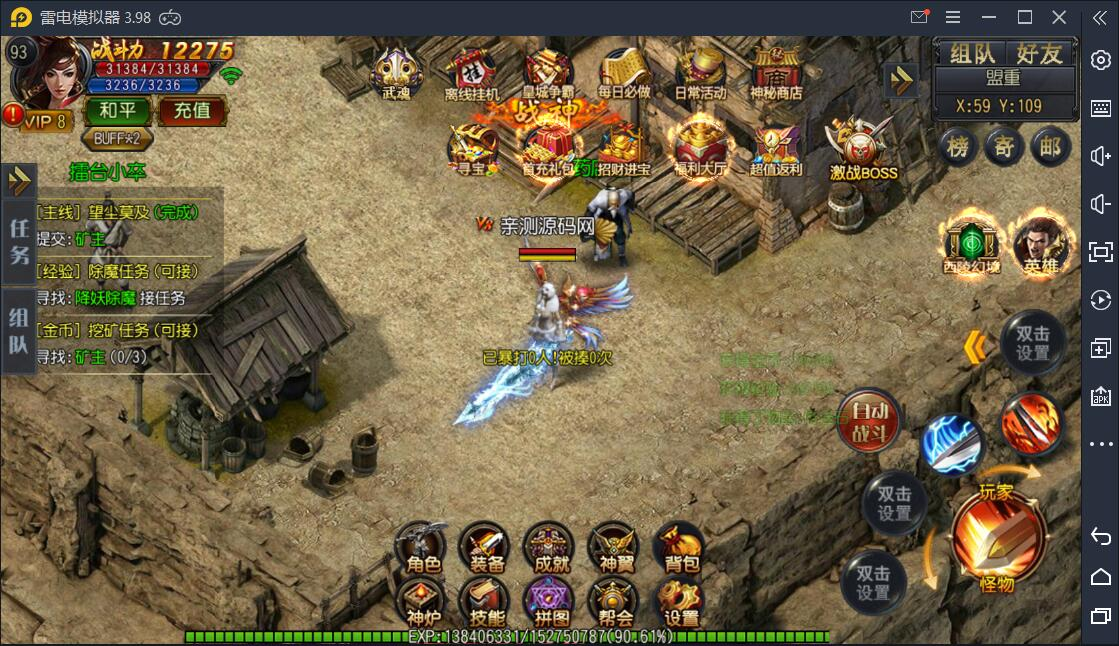The image size is (1119, 646).
Task: Open the 每日必做 daily tasks icon
Action: 624,73
